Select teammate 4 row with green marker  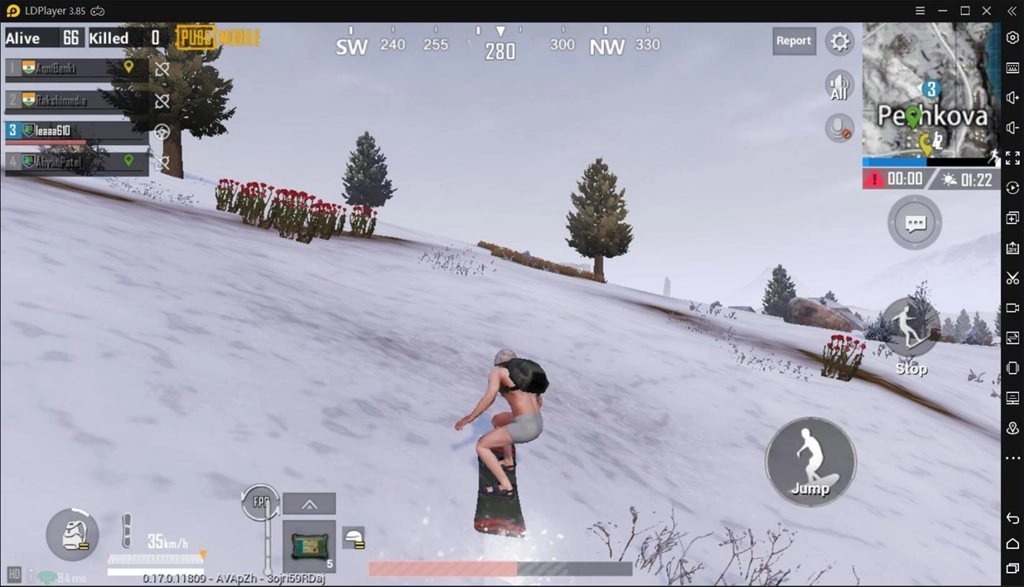pos(75,161)
